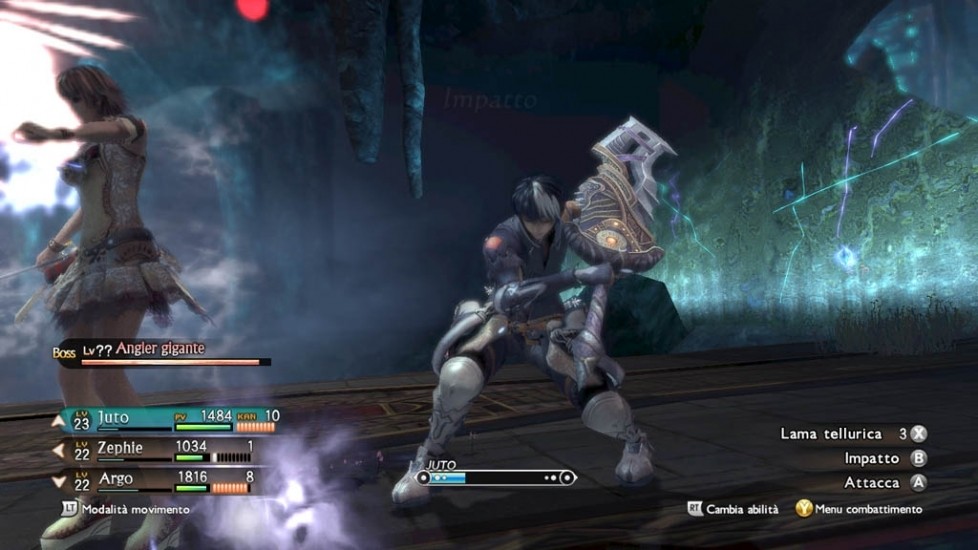This screenshot has height=550, width=978.
Task: Switch to party member Zephie
Action: click(119, 448)
